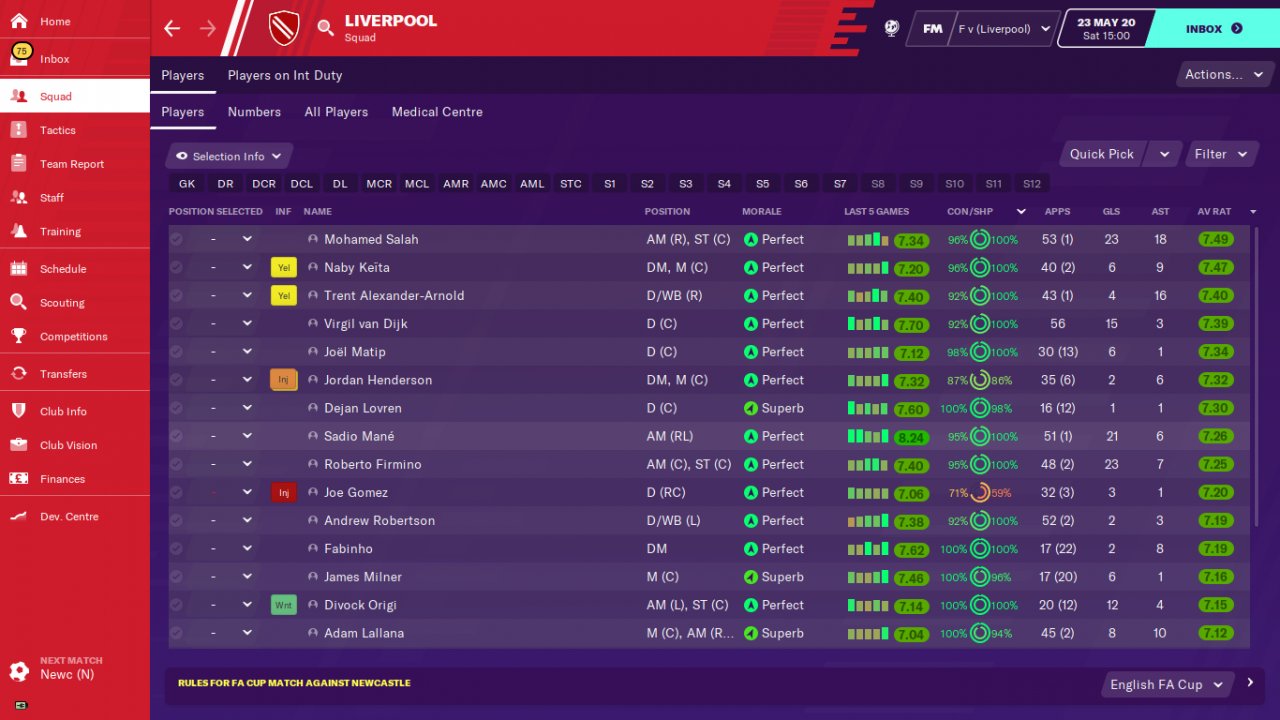The height and width of the screenshot is (720, 1280).
Task: Expand the Selection Info view dropdown
Action: (x=230, y=156)
